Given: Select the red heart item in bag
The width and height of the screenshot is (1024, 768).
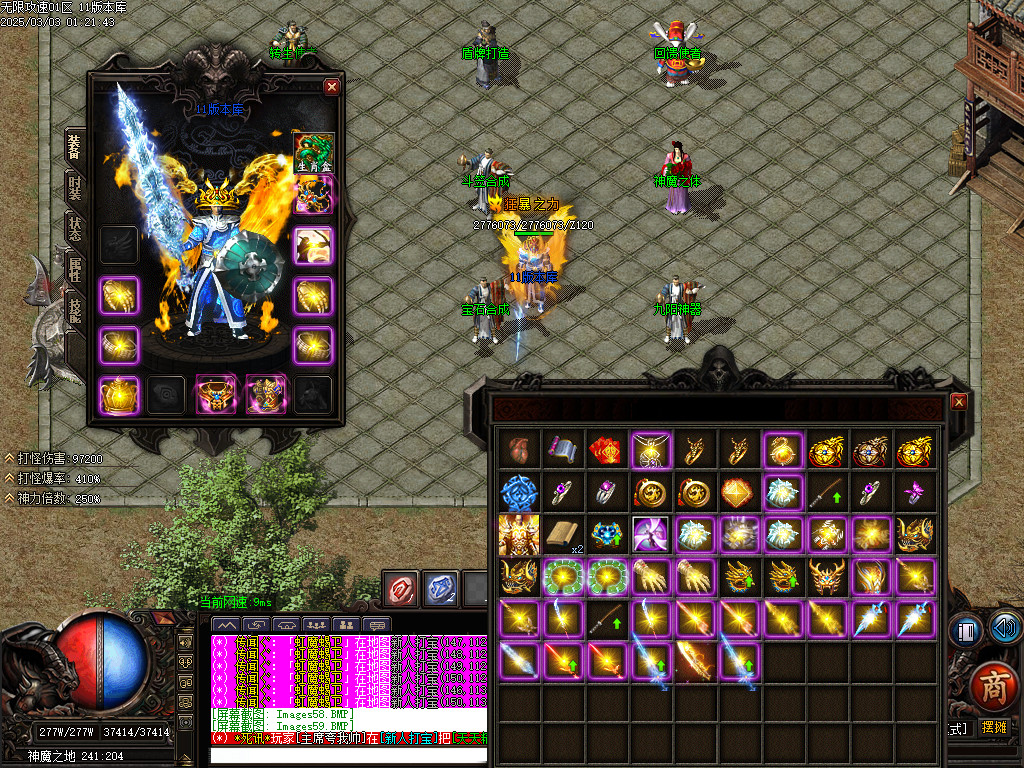Looking at the screenshot, I should click(x=518, y=449).
